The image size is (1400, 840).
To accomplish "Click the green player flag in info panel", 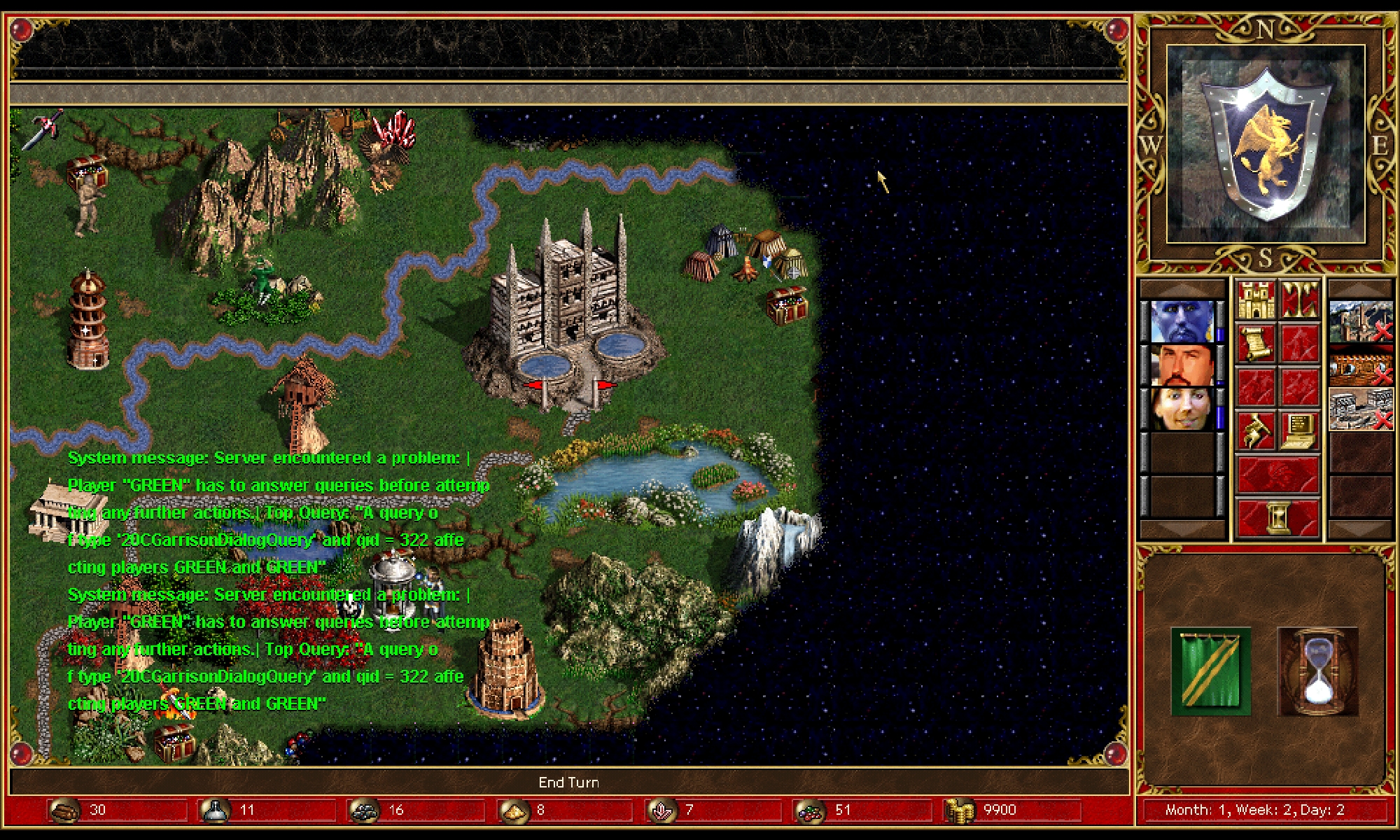I will [x=1211, y=672].
